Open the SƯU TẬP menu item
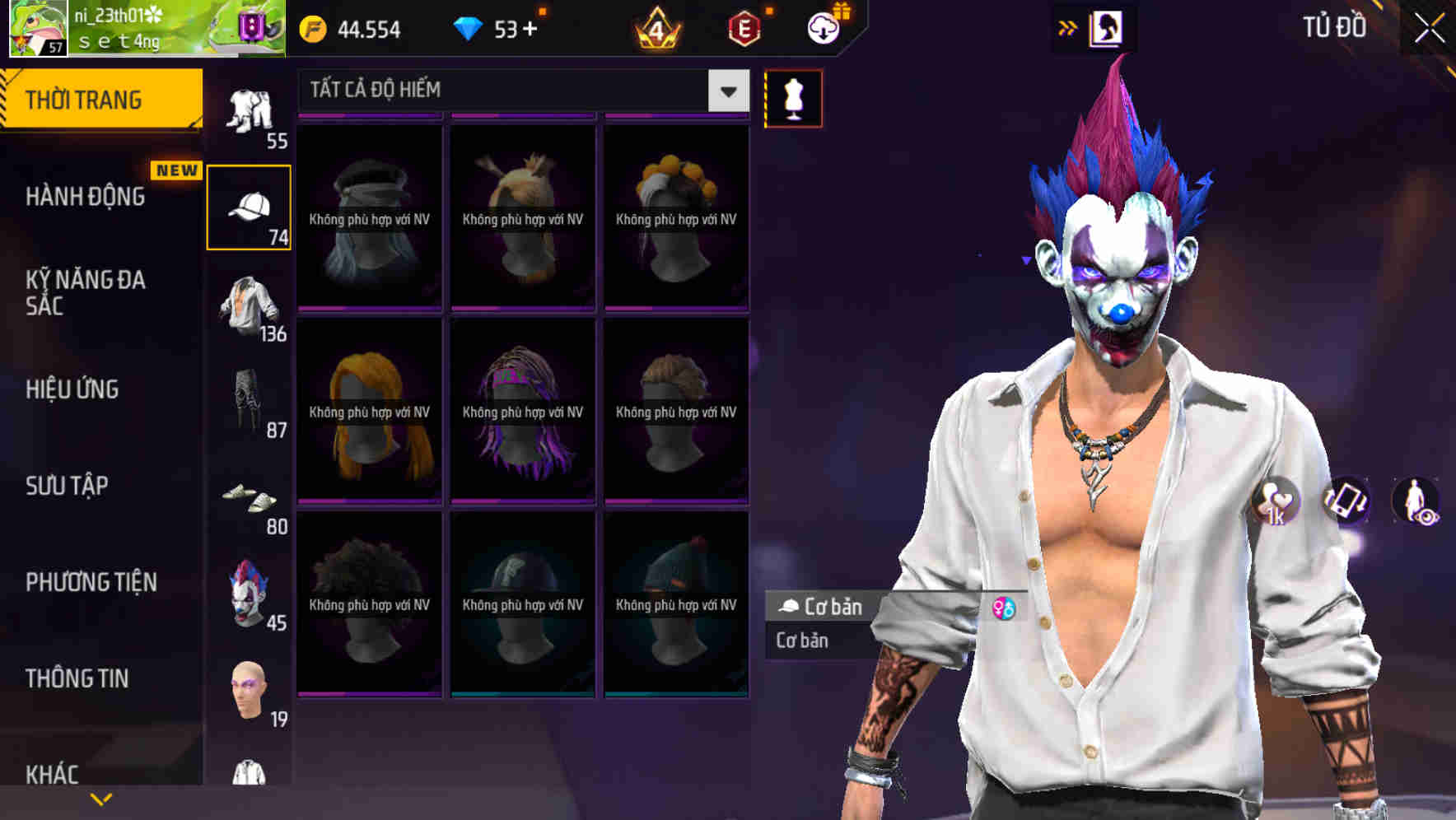The height and width of the screenshot is (820, 1456). tap(66, 486)
